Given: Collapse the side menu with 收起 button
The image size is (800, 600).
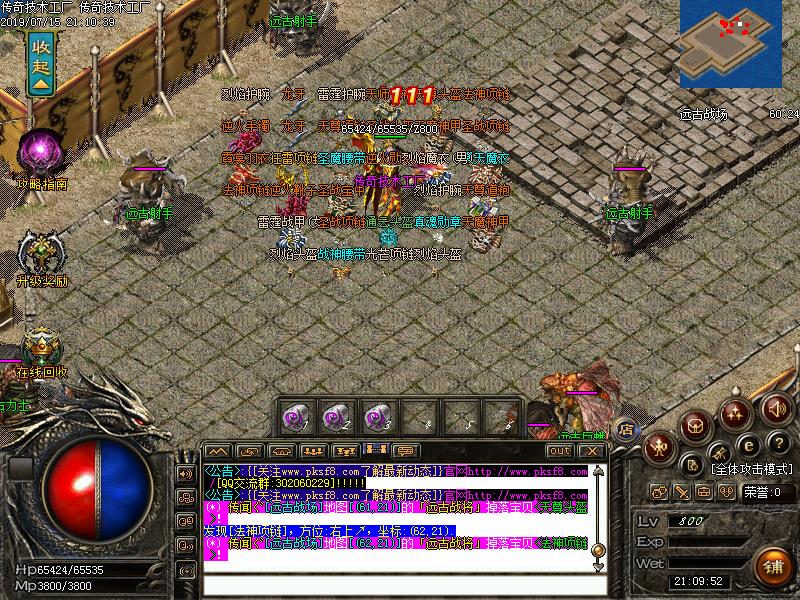Looking at the screenshot, I should (41, 62).
